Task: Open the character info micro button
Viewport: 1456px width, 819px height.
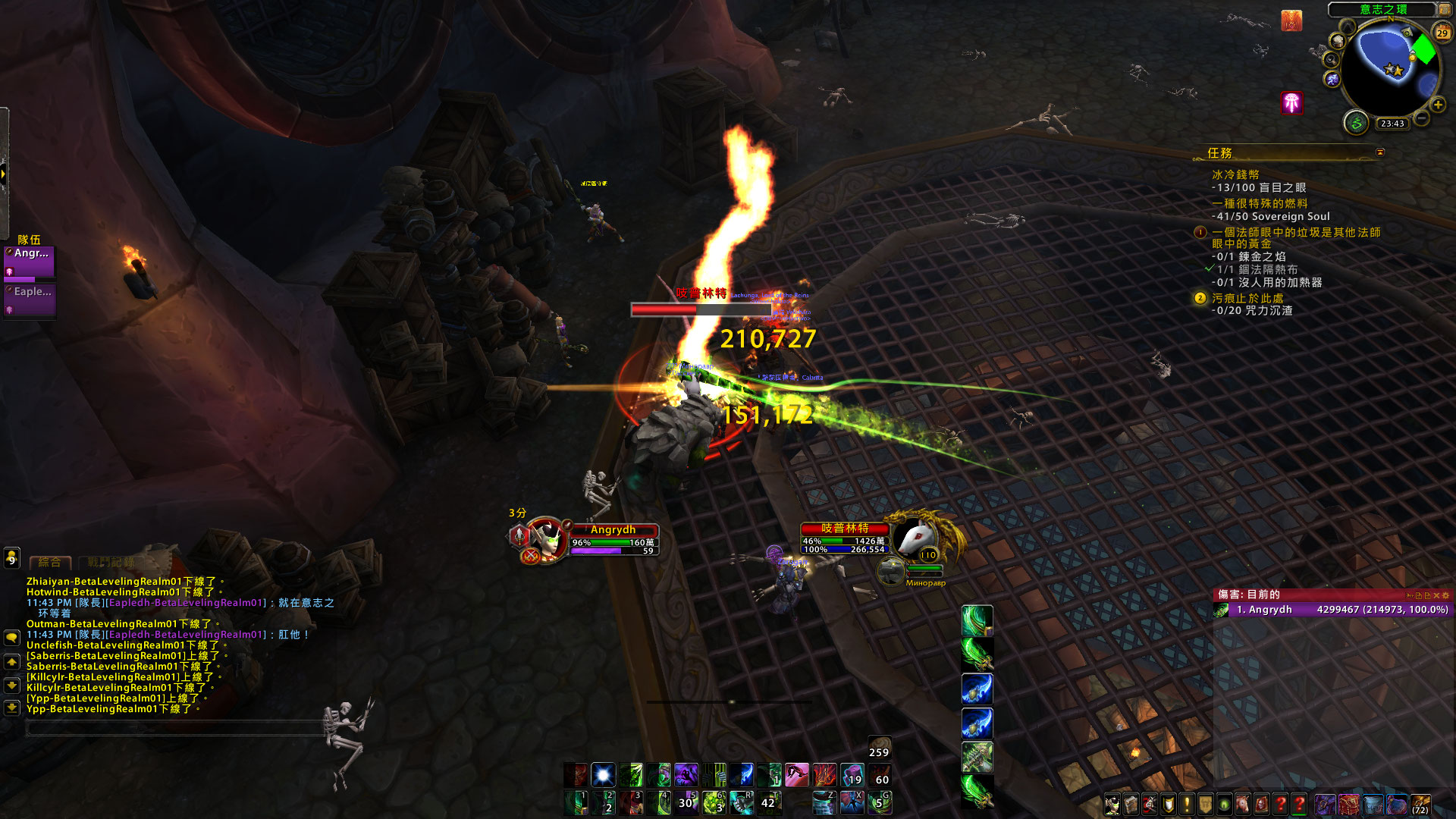Action: coord(1112,804)
